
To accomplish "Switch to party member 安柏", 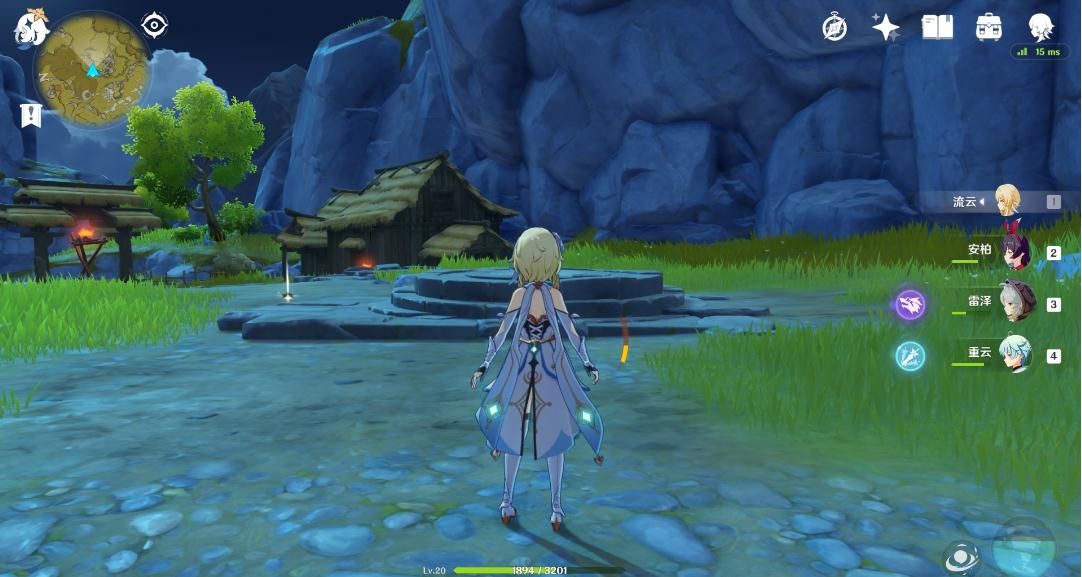I will [1014, 252].
